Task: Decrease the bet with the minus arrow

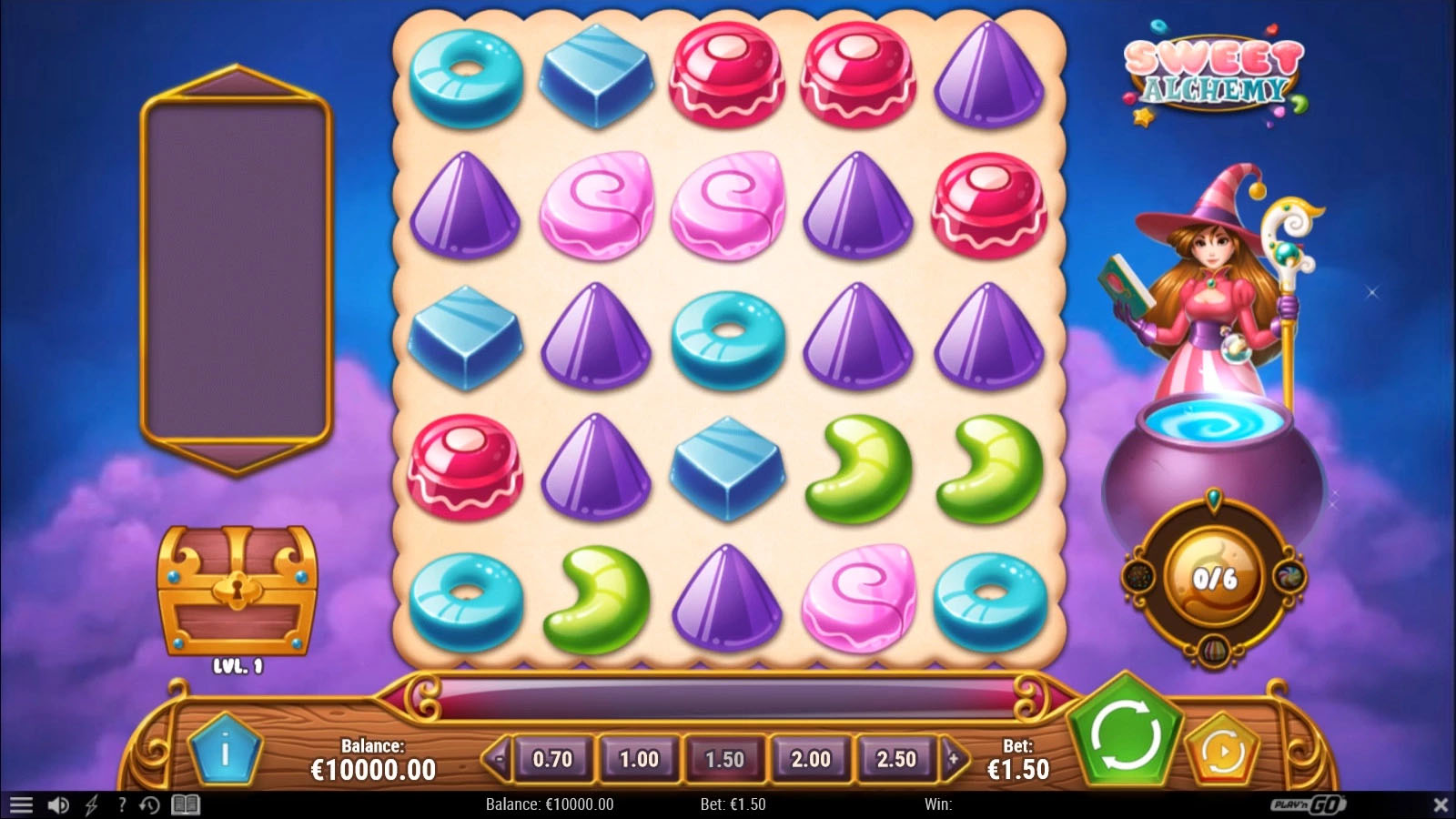Action: coord(497,757)
